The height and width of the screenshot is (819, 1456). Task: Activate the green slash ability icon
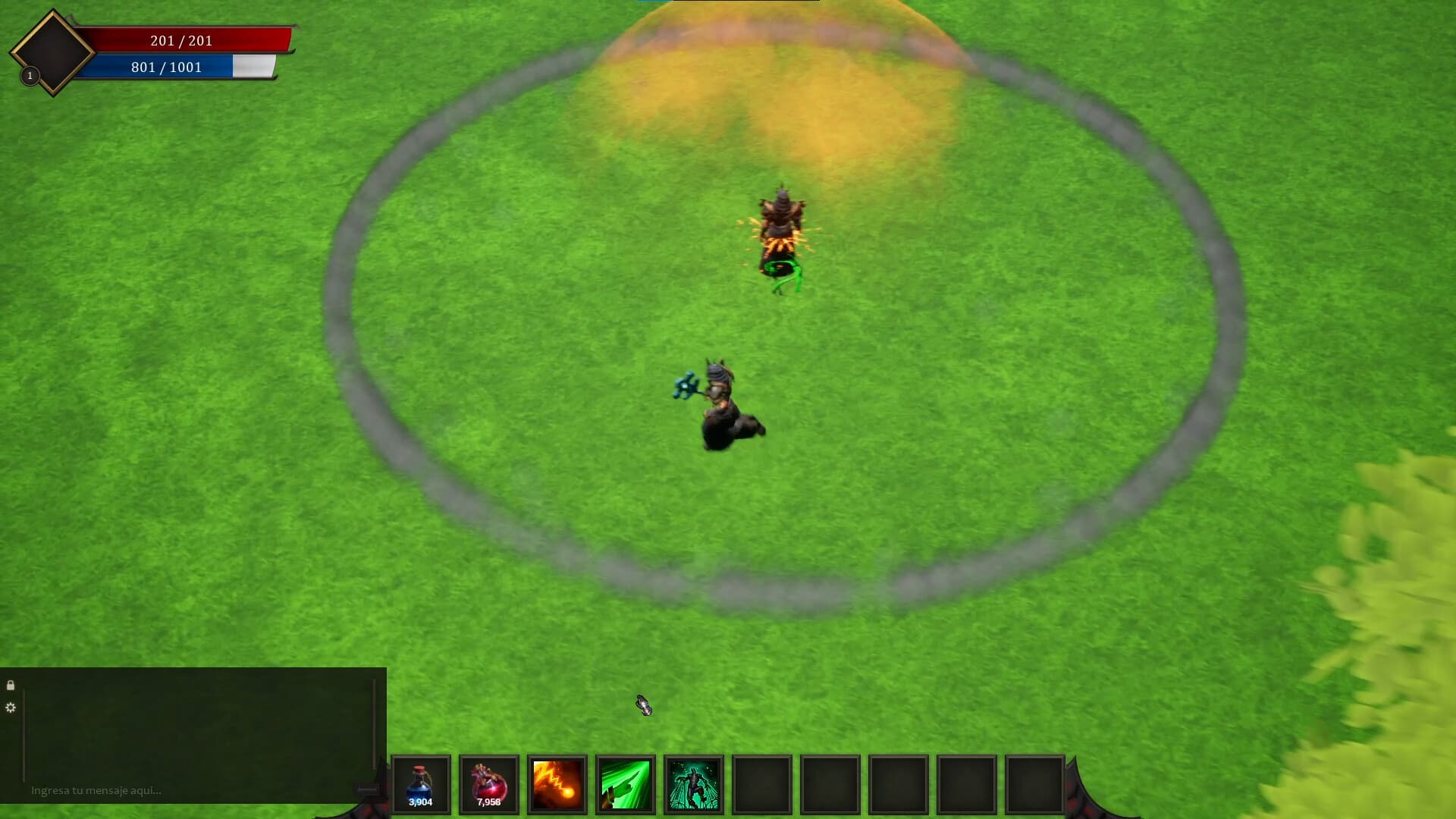626,784
